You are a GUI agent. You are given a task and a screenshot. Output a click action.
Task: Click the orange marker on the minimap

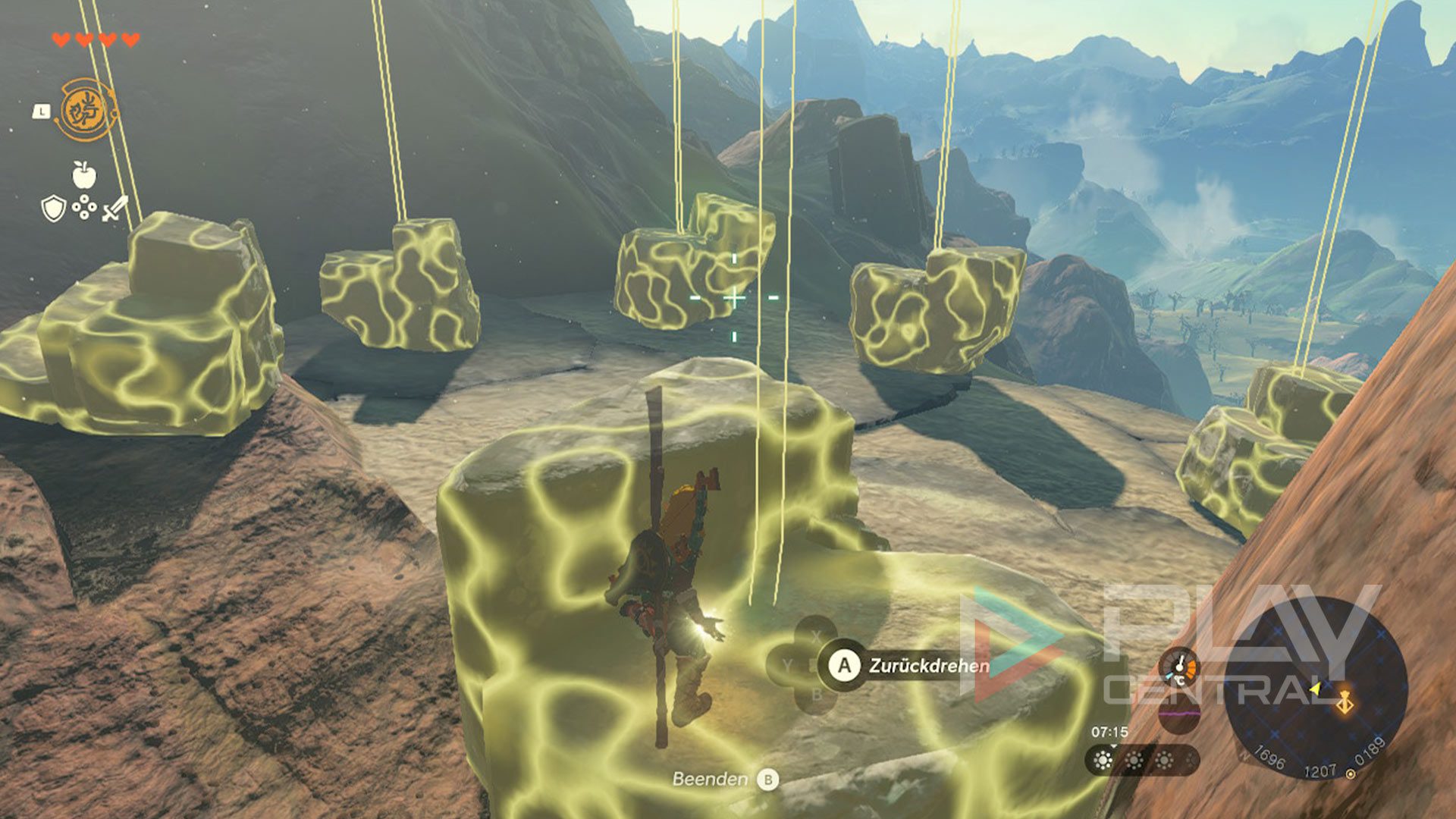coord(1345,703)
